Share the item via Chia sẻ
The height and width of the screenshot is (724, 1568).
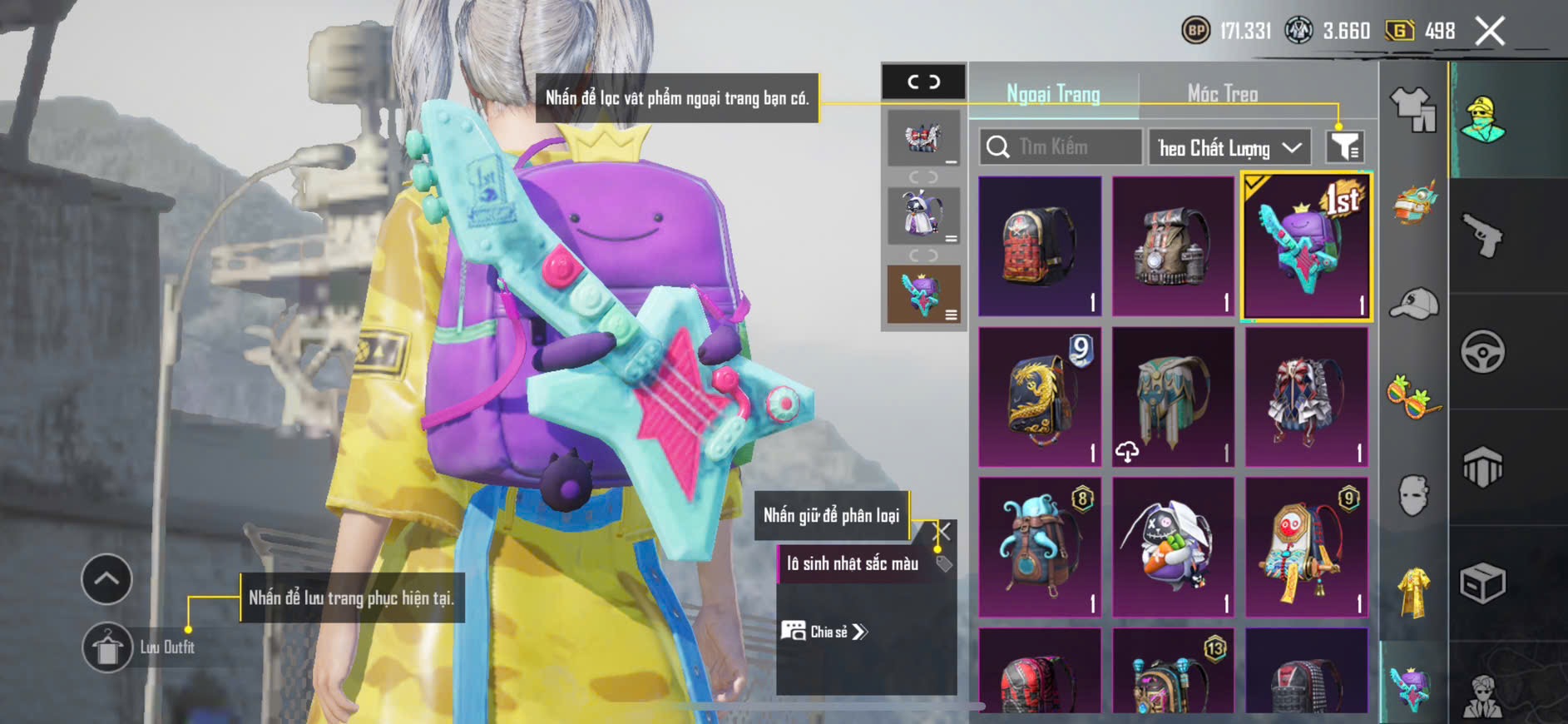point(824,632)
